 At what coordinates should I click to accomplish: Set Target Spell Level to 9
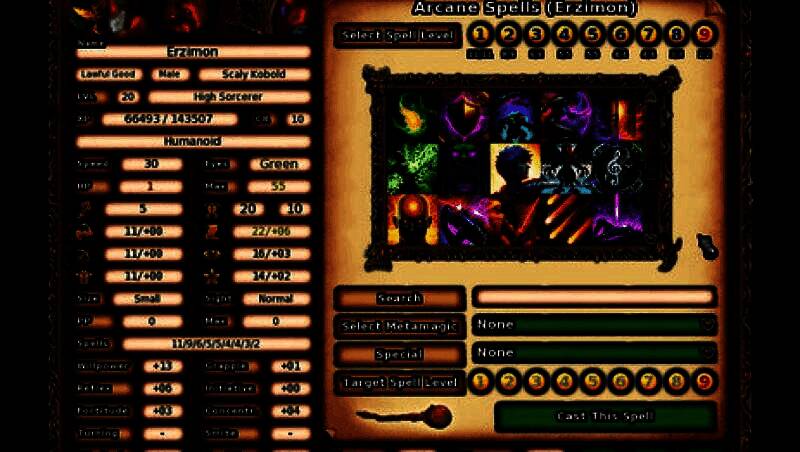tap(706, 381)
